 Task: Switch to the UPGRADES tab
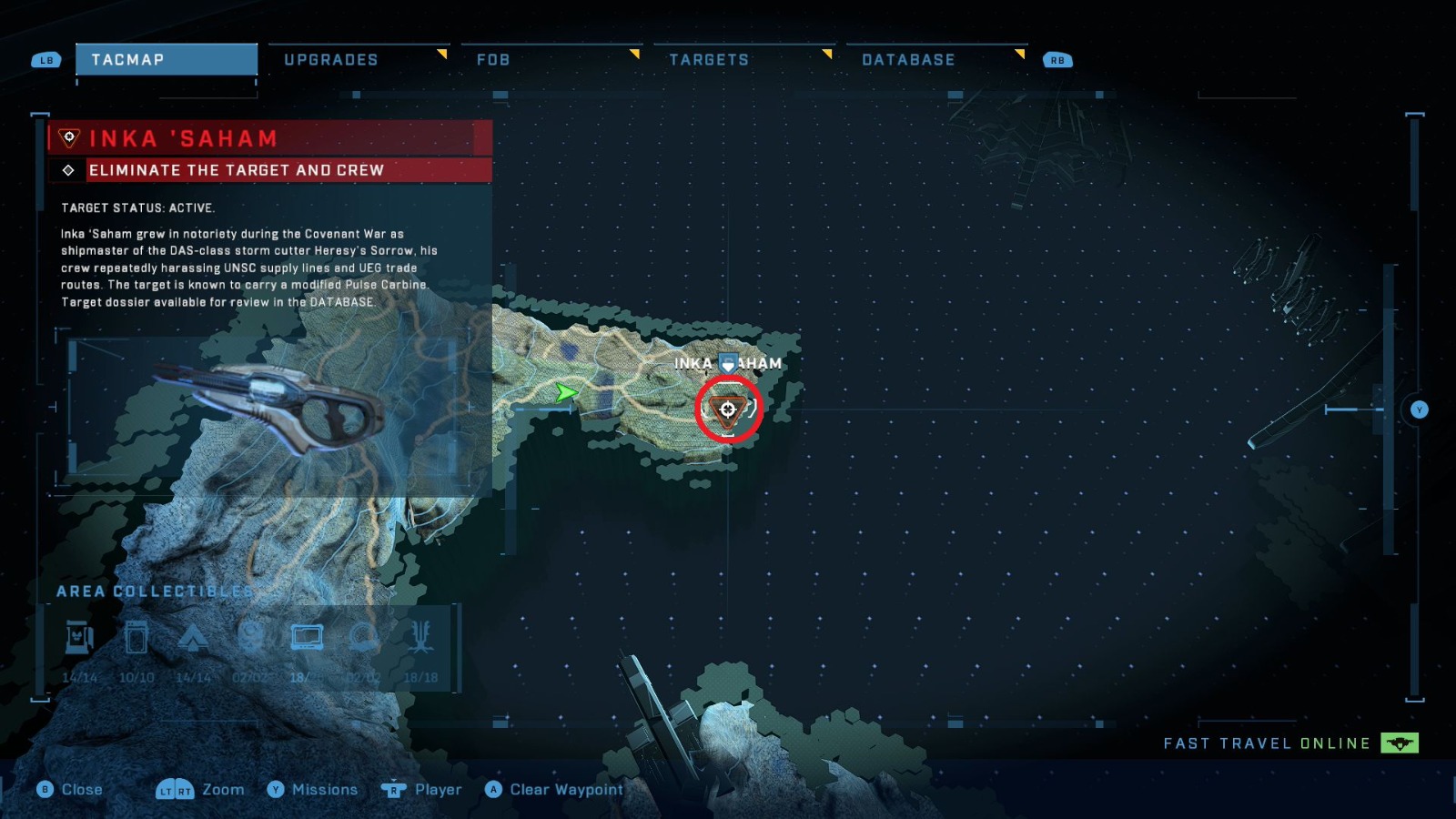[x=331, y=59]
